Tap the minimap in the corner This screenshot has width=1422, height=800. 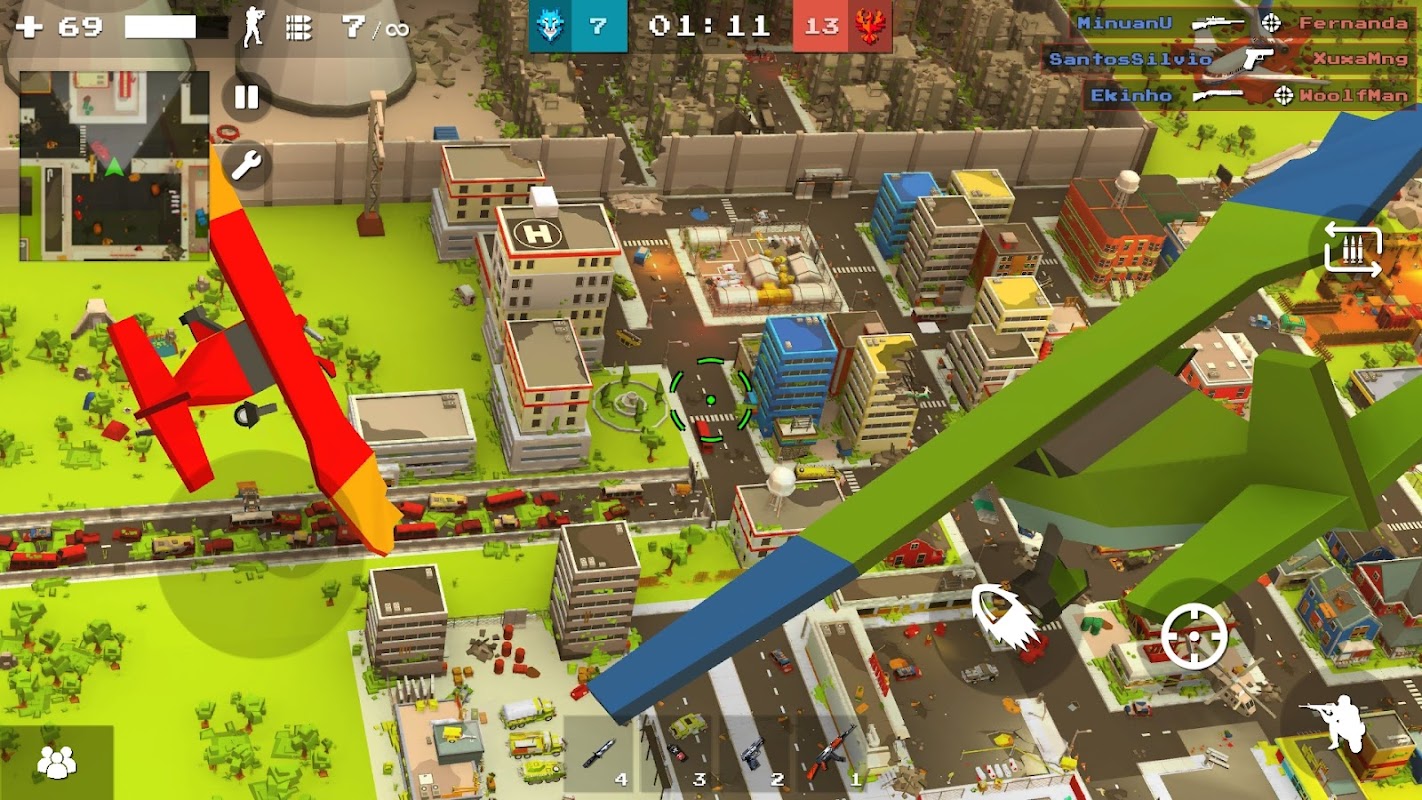click(x=114, y=166)
